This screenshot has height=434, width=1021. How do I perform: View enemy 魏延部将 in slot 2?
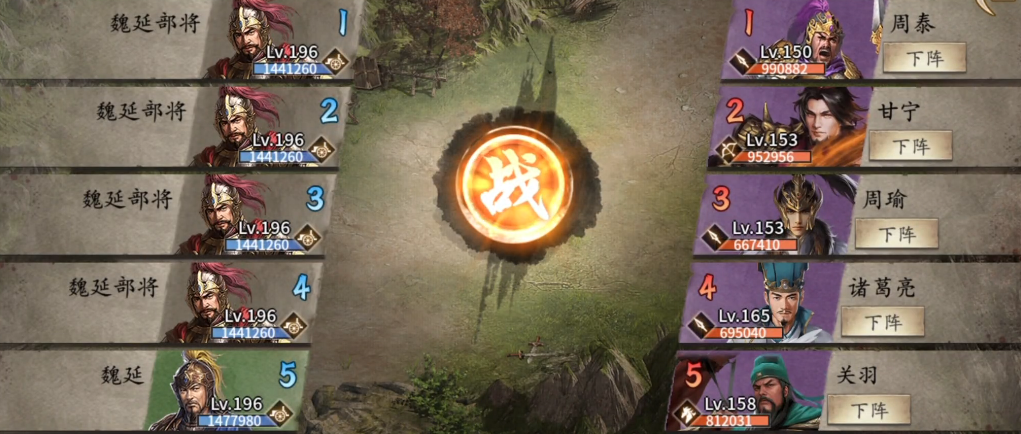245,127
